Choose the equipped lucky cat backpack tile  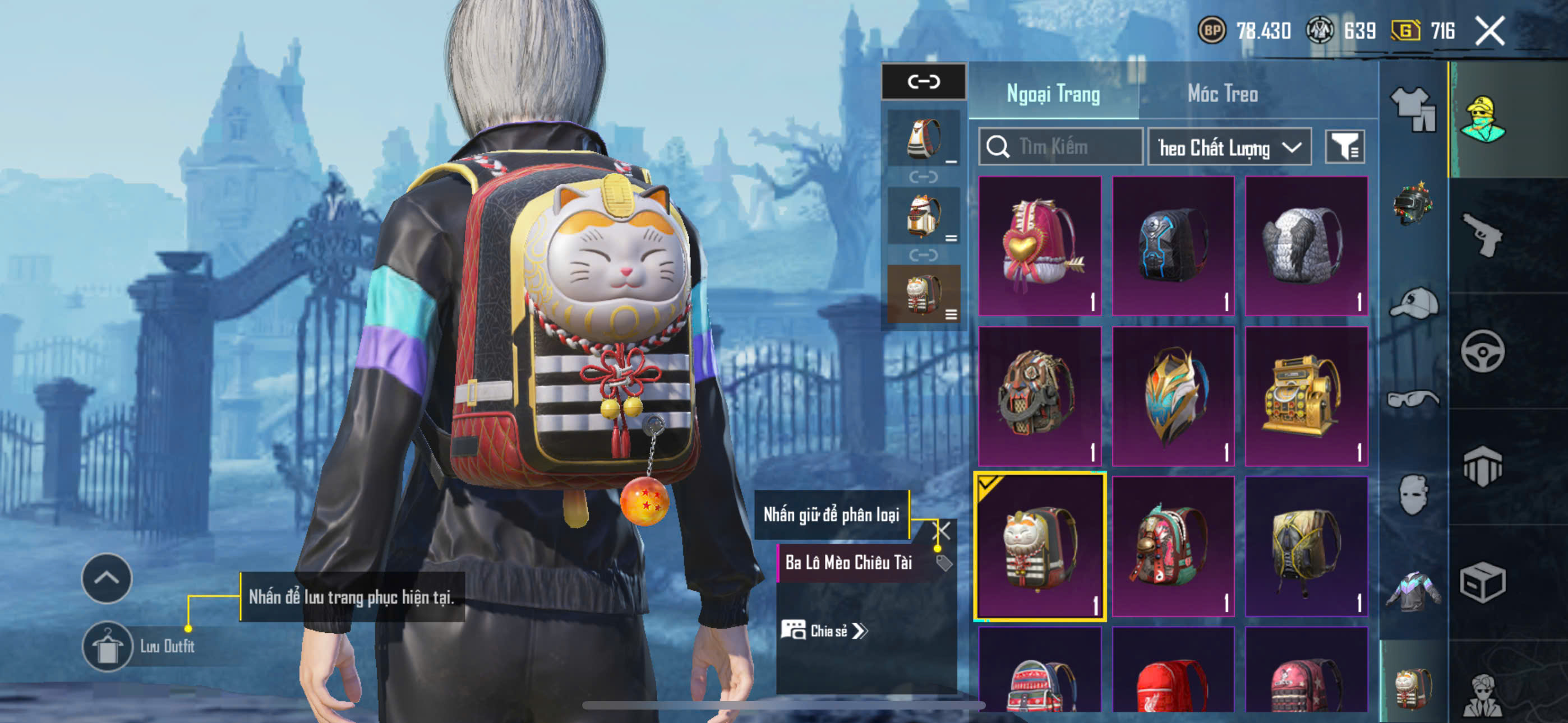point(1040,546)
